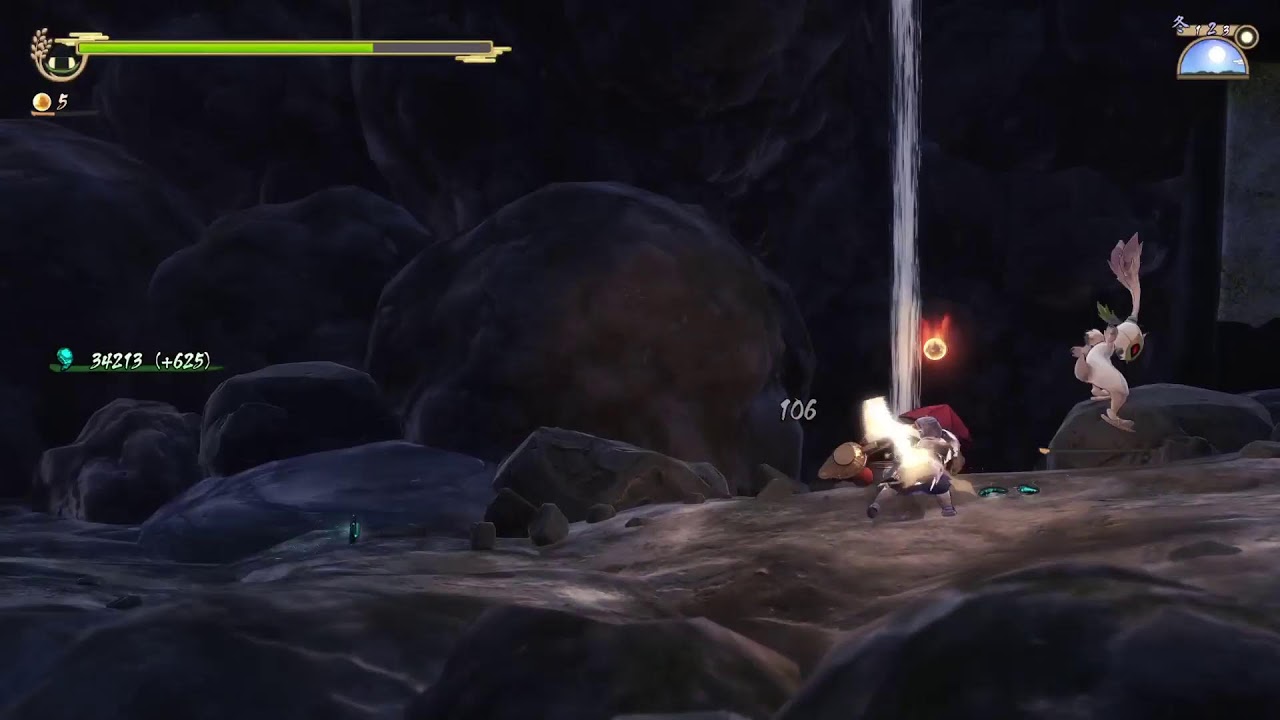Click the orange orb item icon

tap(42, 102)
